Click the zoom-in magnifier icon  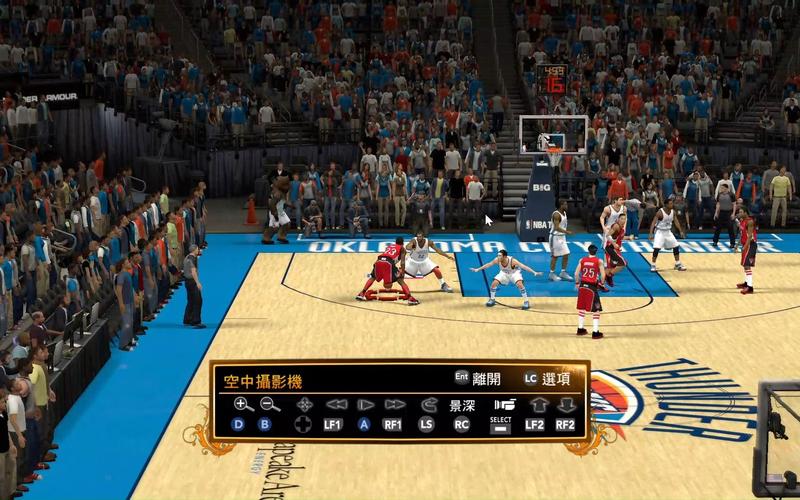pyautogui.click(x=243, y=404)
